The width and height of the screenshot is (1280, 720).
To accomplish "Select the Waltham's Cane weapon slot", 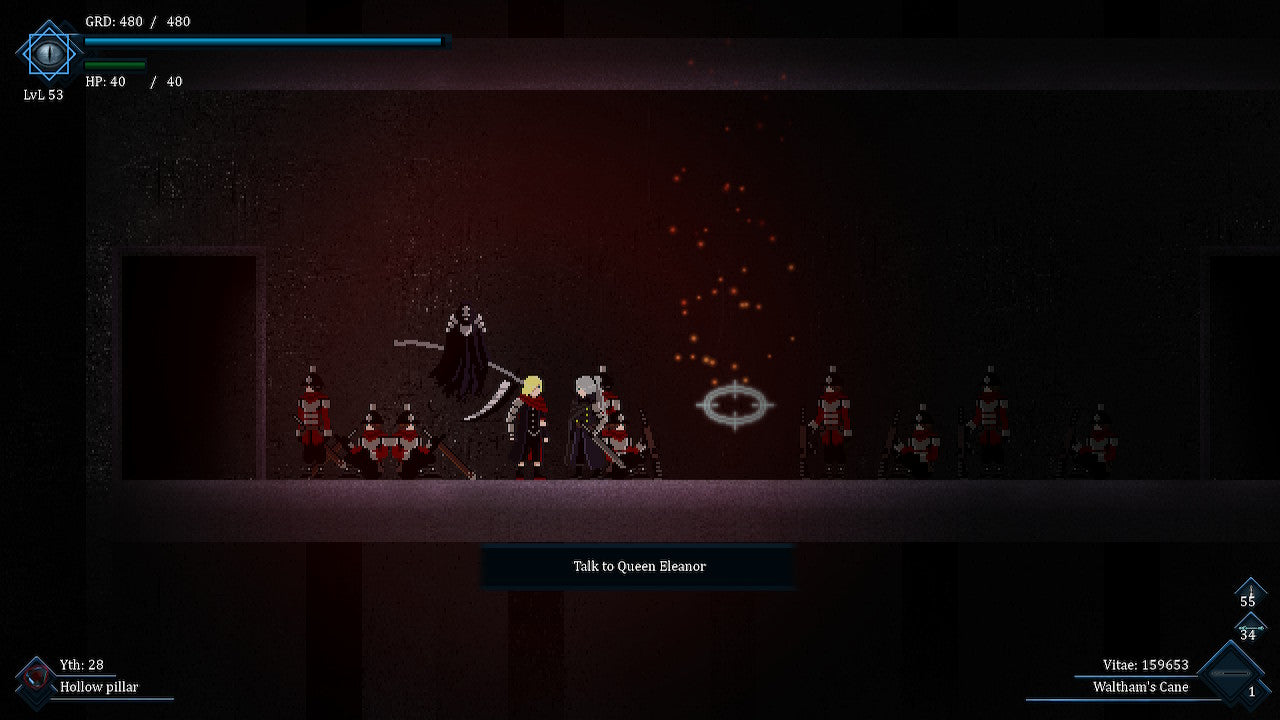I will (x=1231, y=675).
